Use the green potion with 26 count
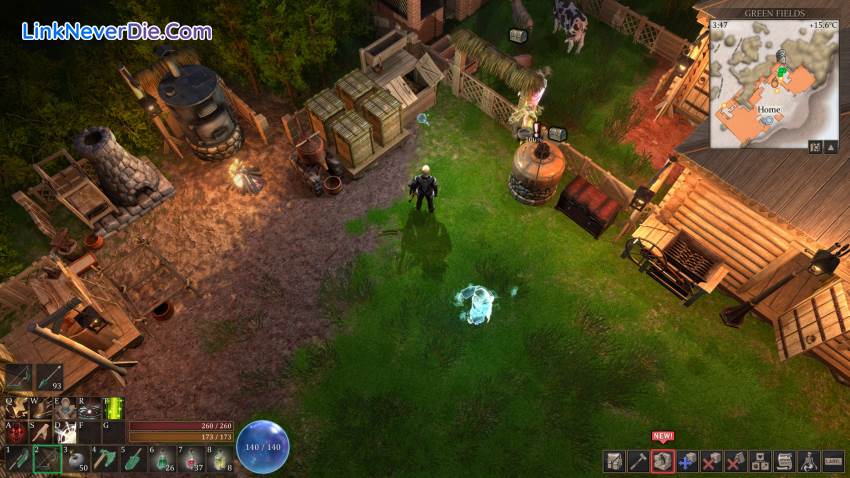The image size is (850, 478). click(x=163, y=460)
